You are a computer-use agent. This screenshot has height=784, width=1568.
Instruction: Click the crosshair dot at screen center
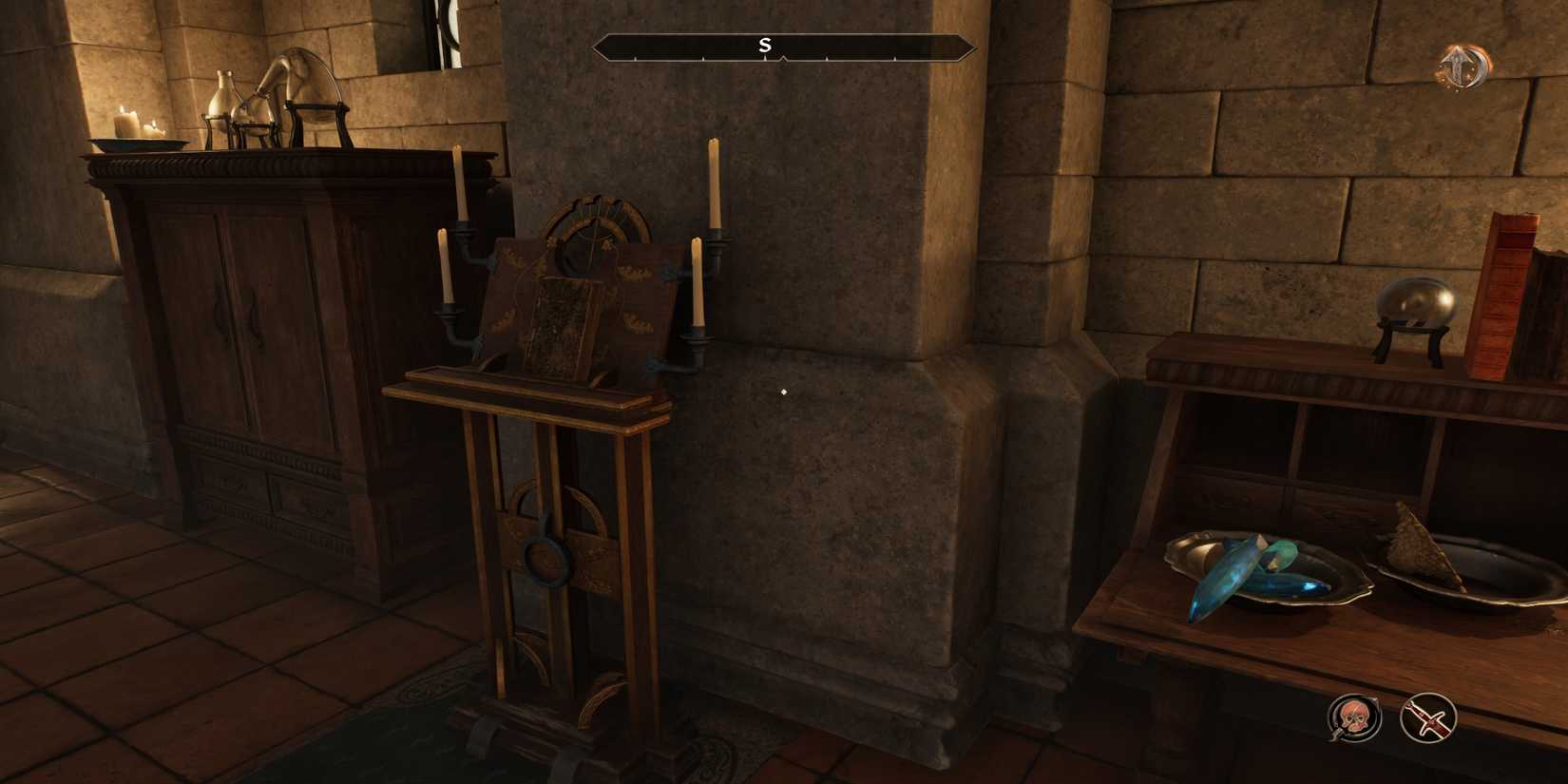pyautogui.click(x=783, y=391)
